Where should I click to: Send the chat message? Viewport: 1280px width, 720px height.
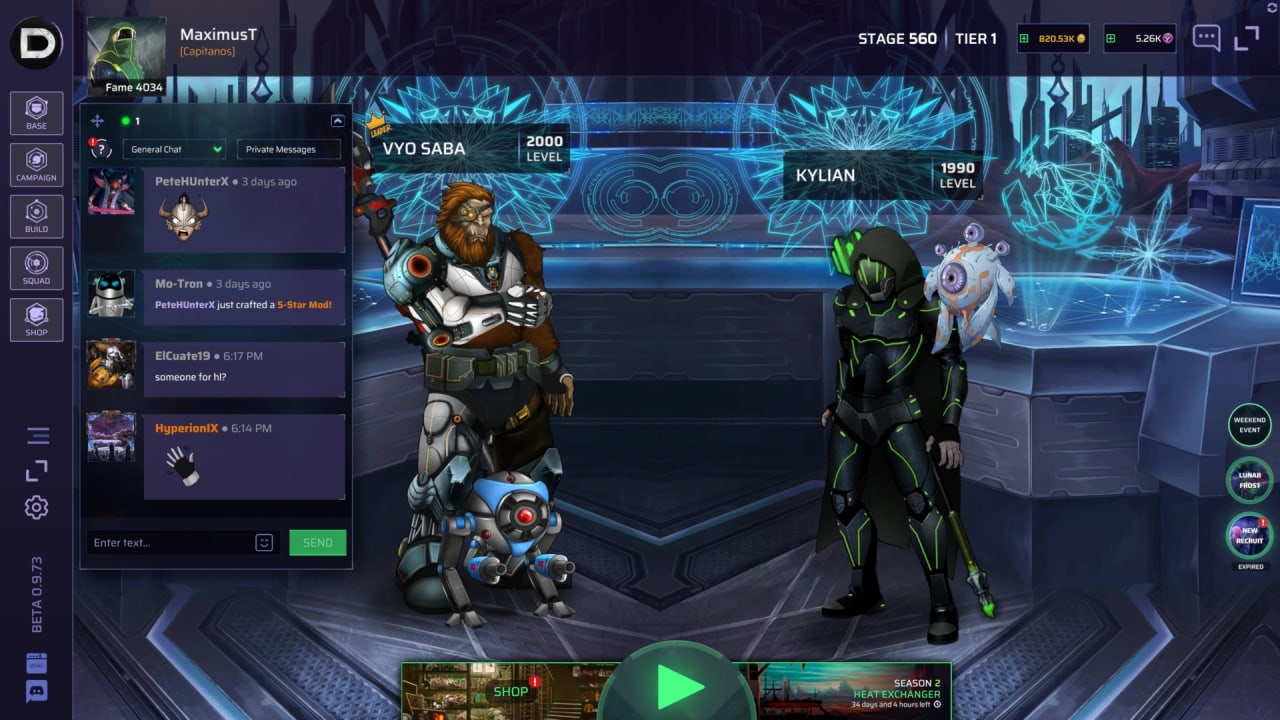click(317, 543)
